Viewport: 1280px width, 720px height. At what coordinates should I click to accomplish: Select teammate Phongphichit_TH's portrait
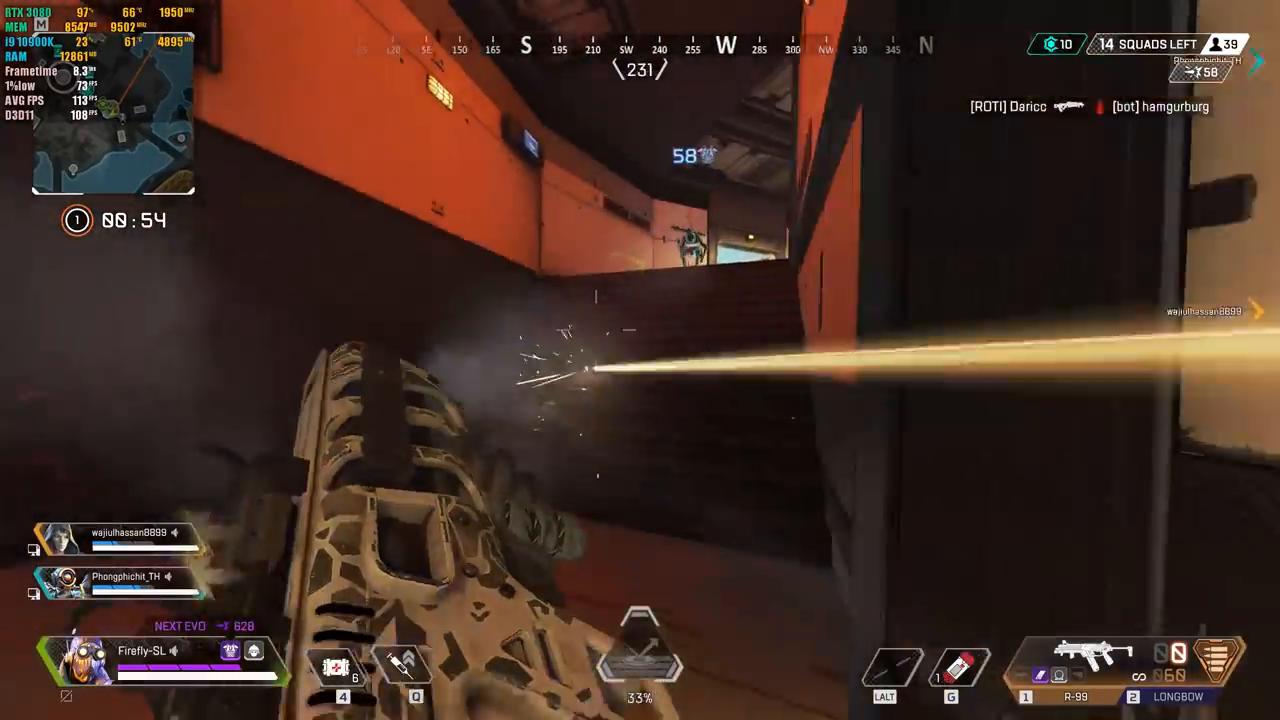coord(63,581)
